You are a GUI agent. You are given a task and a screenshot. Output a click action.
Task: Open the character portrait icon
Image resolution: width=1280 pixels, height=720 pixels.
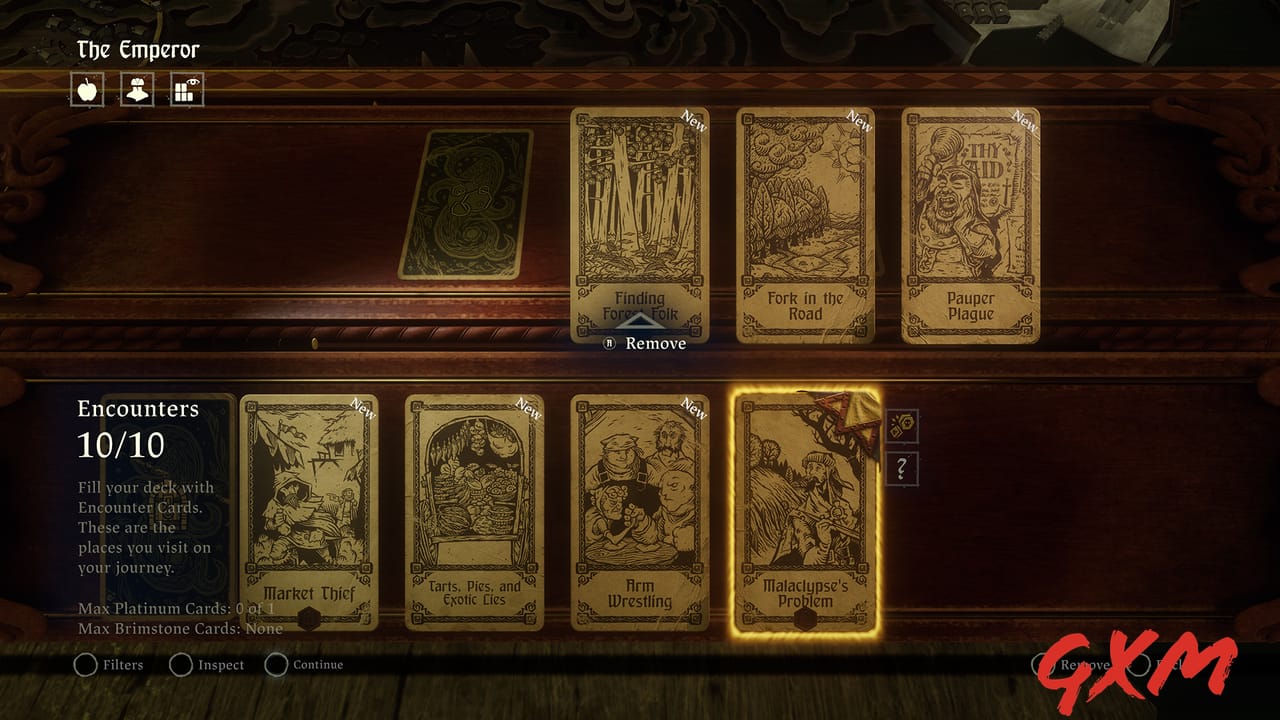pyautogui.click(x=136, y=90)
